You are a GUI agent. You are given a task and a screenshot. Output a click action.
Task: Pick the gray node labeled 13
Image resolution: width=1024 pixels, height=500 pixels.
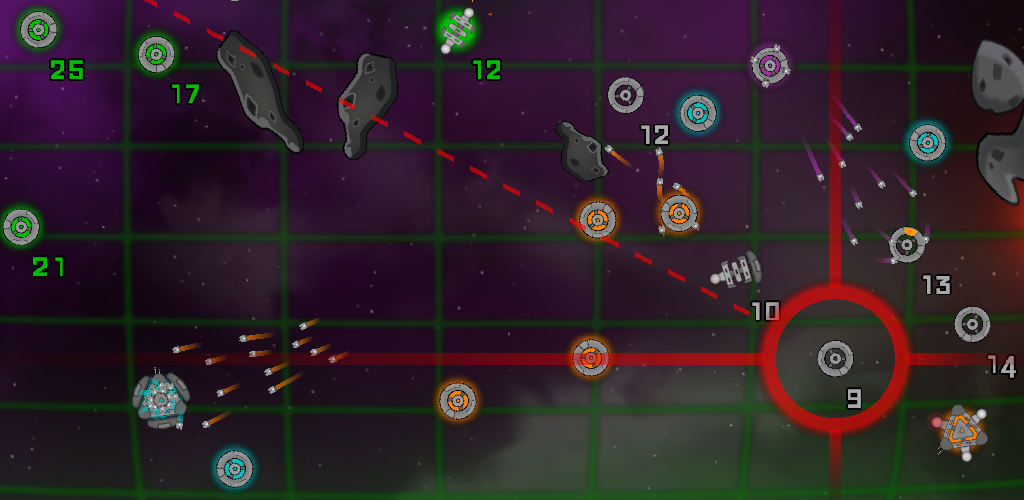[907, 244]
